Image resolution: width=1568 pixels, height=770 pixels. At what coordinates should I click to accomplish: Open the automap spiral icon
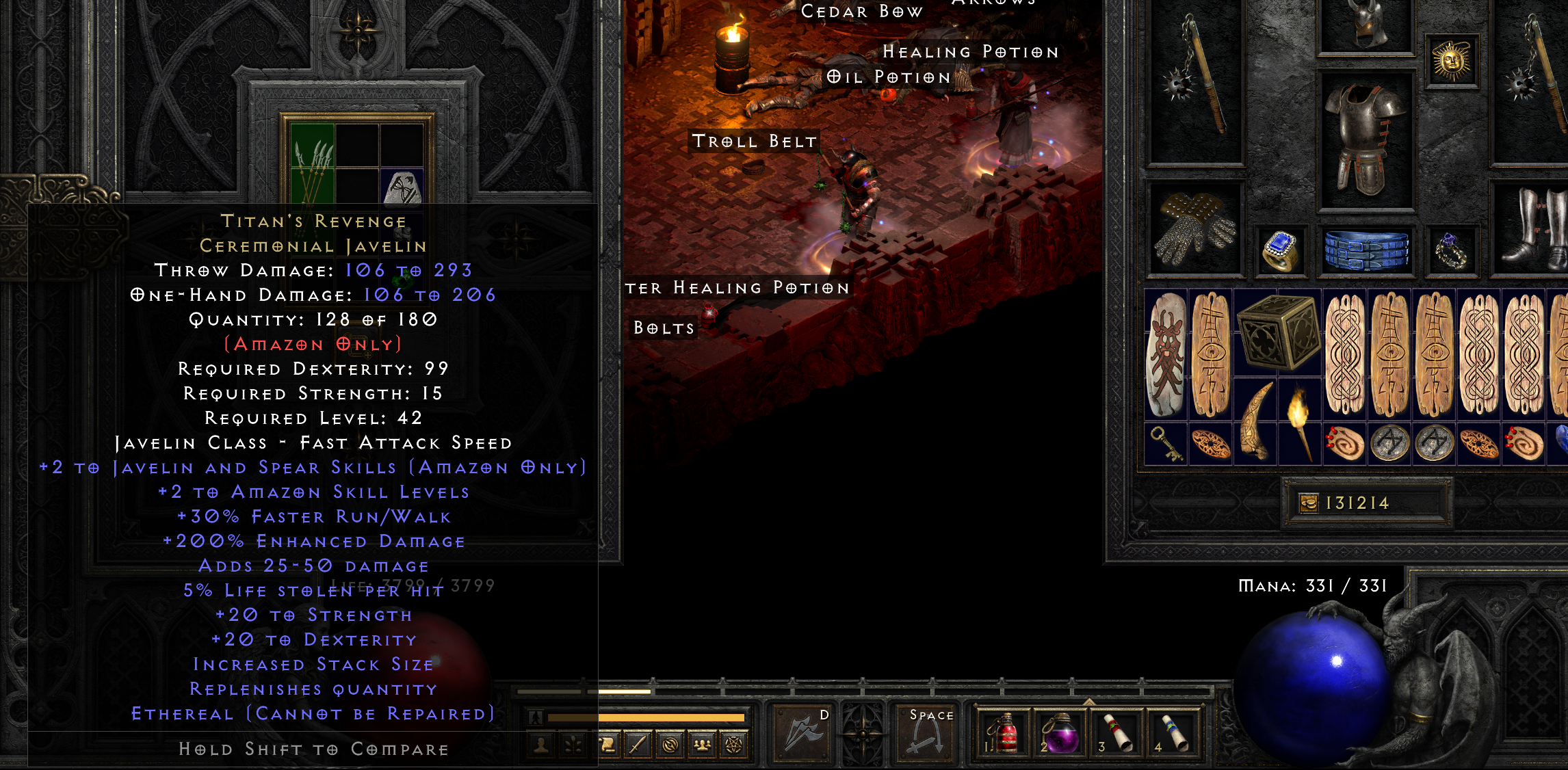(x=670, y=745)
